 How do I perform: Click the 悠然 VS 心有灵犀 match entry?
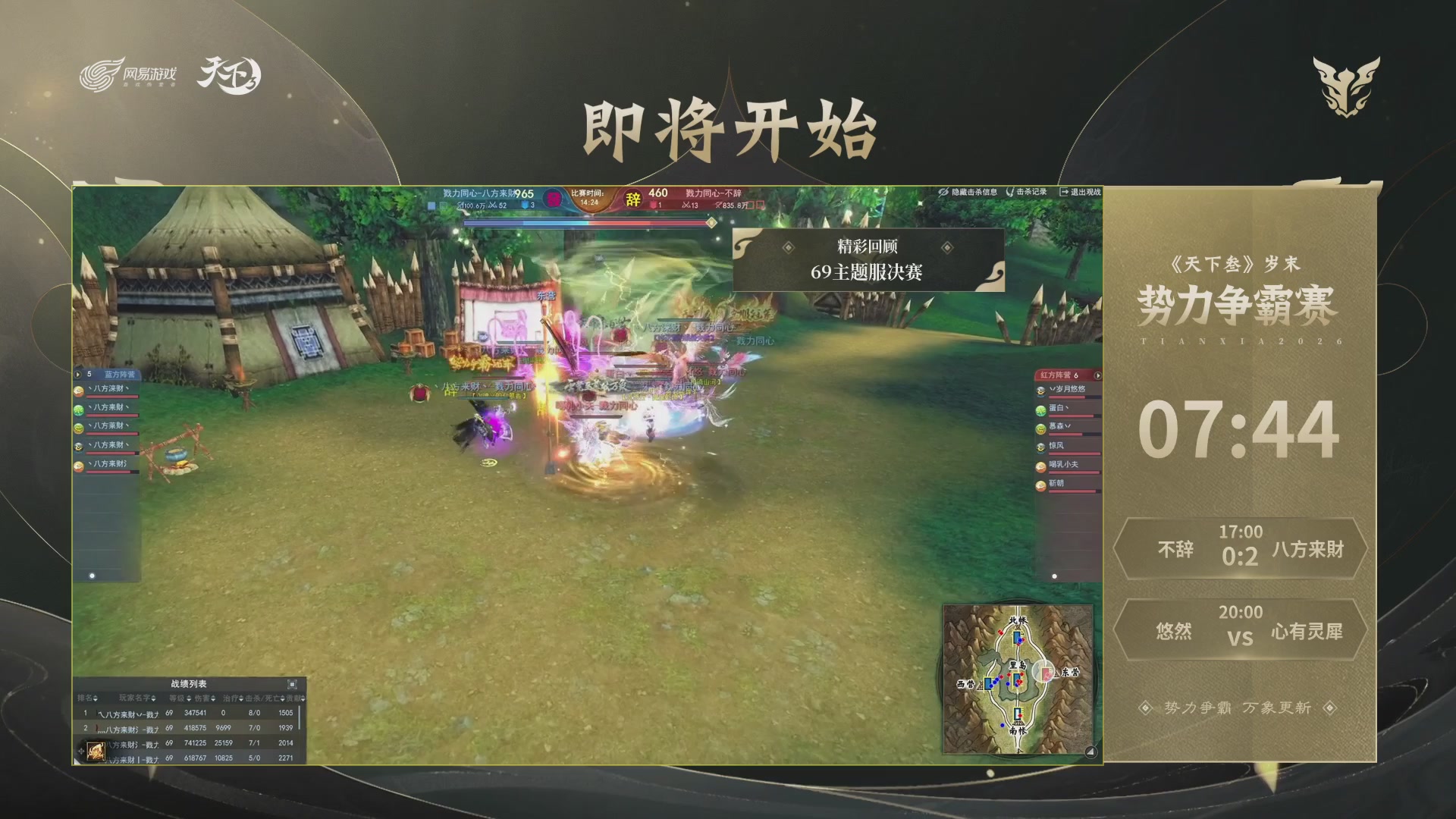tap(1241, 629)
